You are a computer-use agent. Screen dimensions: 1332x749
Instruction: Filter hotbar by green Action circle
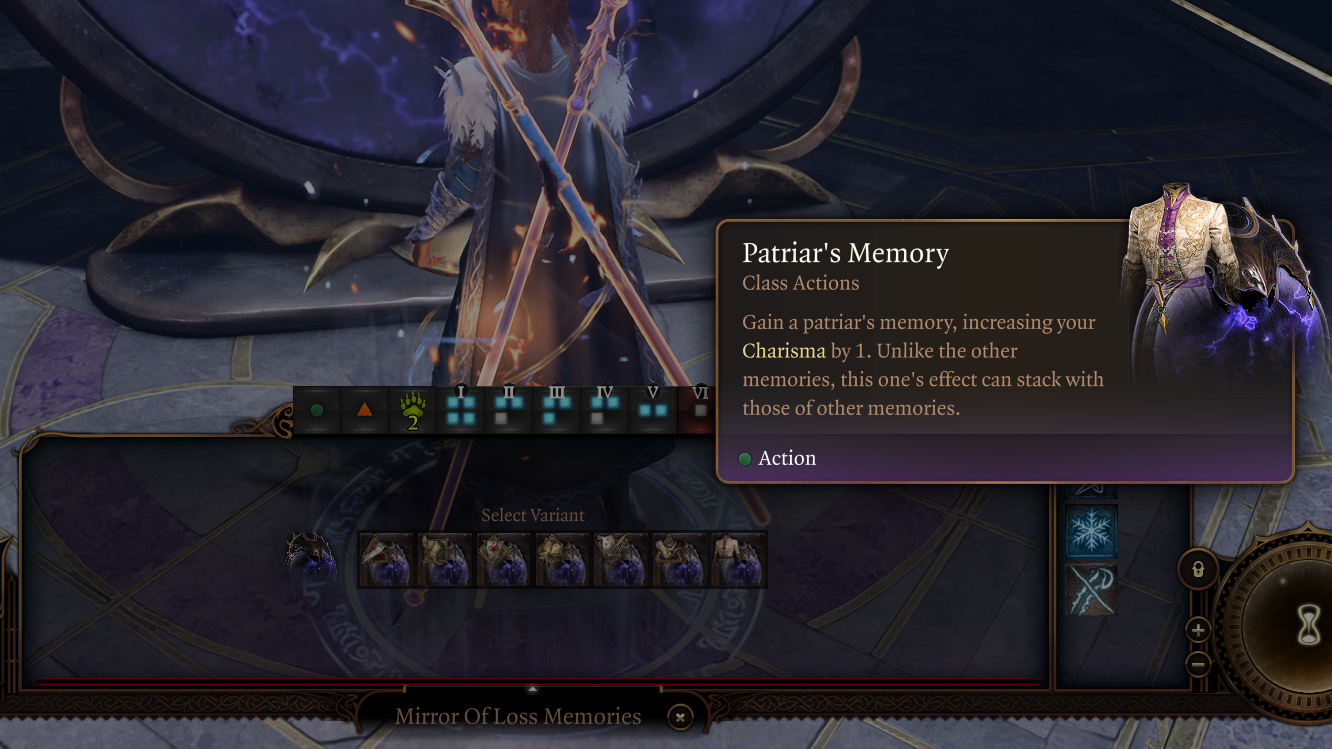click(317, 410)
